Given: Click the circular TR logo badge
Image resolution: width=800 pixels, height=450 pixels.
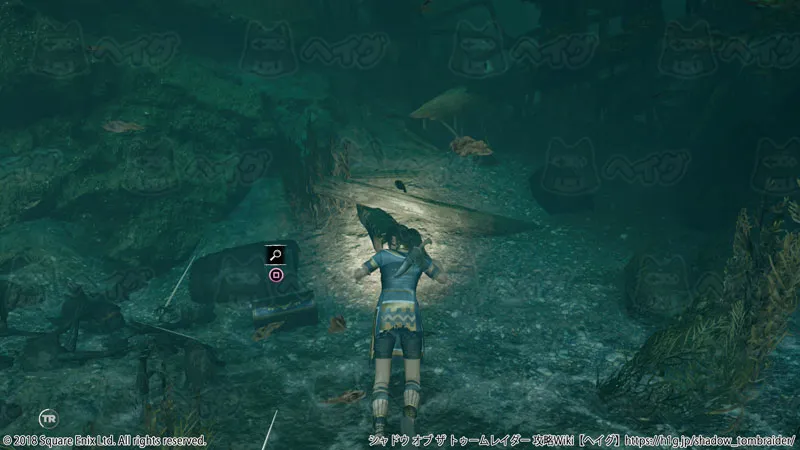Looking at the screenshot, I should pyautogui.click(x=47, y=418).
